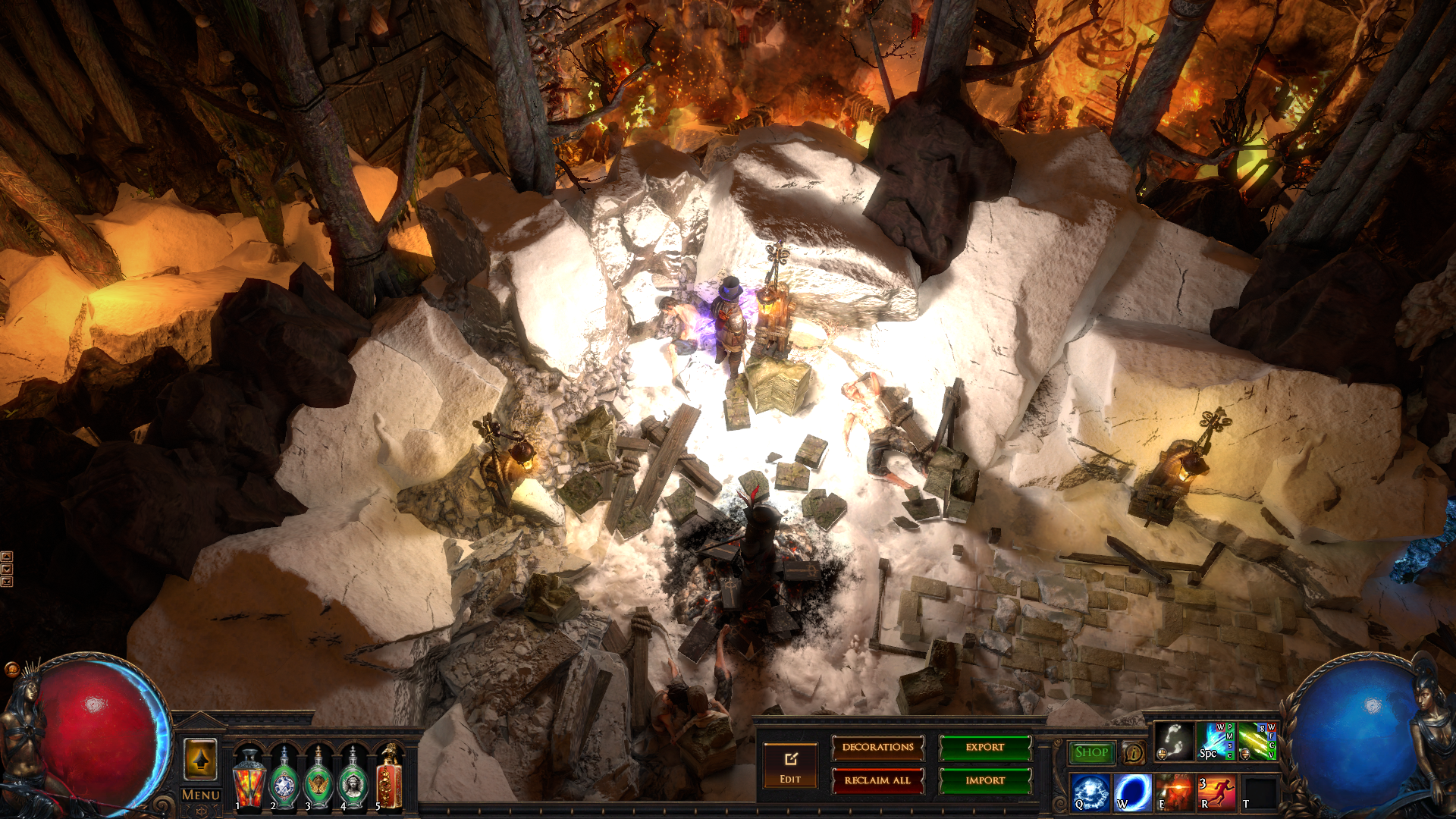Use the green diamond flask in slot 2
The image size is (1456, 819).
click(284, 779)
